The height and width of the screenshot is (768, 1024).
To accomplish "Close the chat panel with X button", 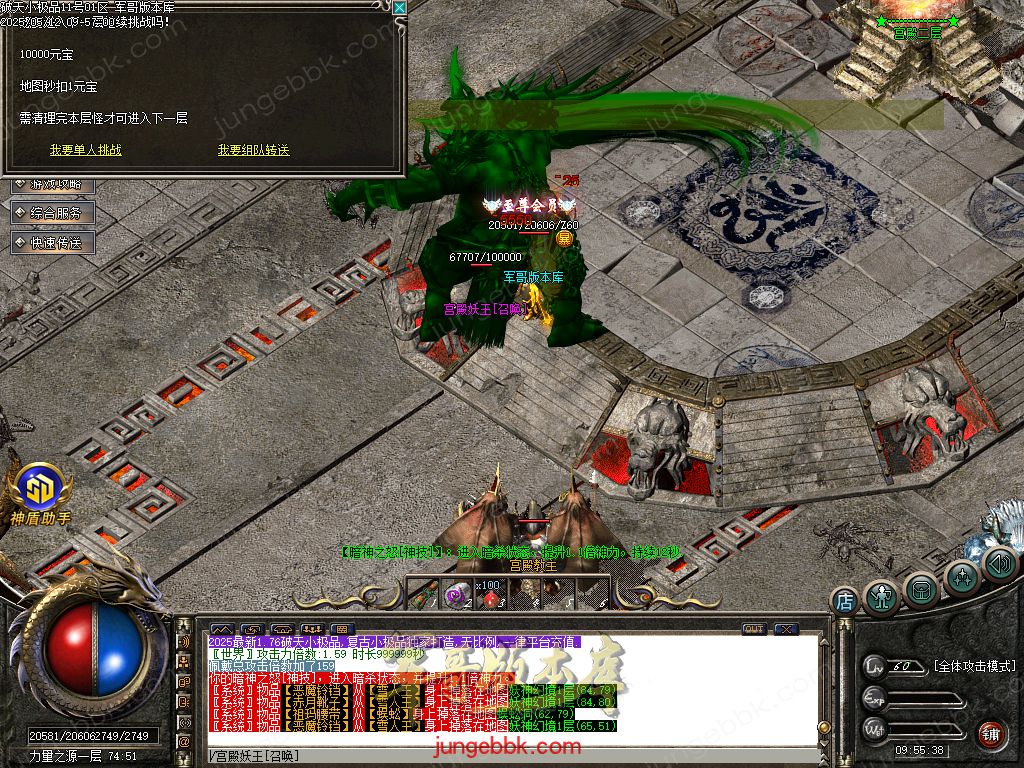I will pos(786,629).
